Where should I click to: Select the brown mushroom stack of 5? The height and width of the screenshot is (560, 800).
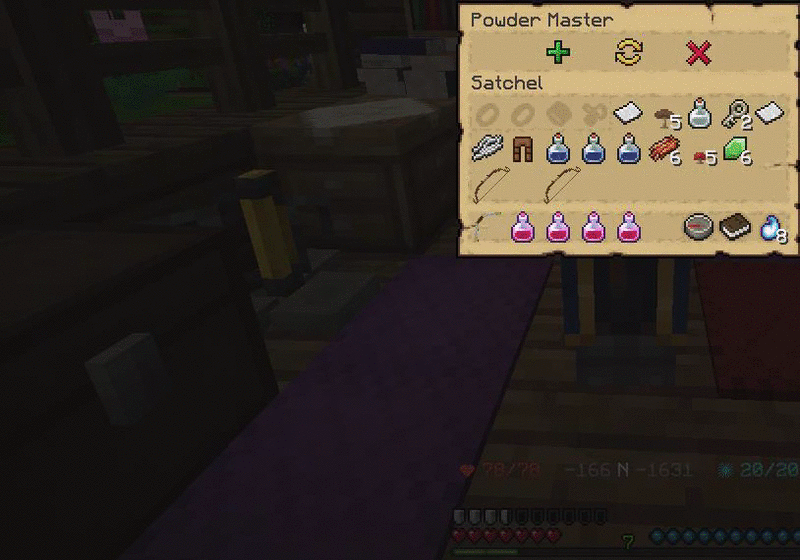coord(661,115)
